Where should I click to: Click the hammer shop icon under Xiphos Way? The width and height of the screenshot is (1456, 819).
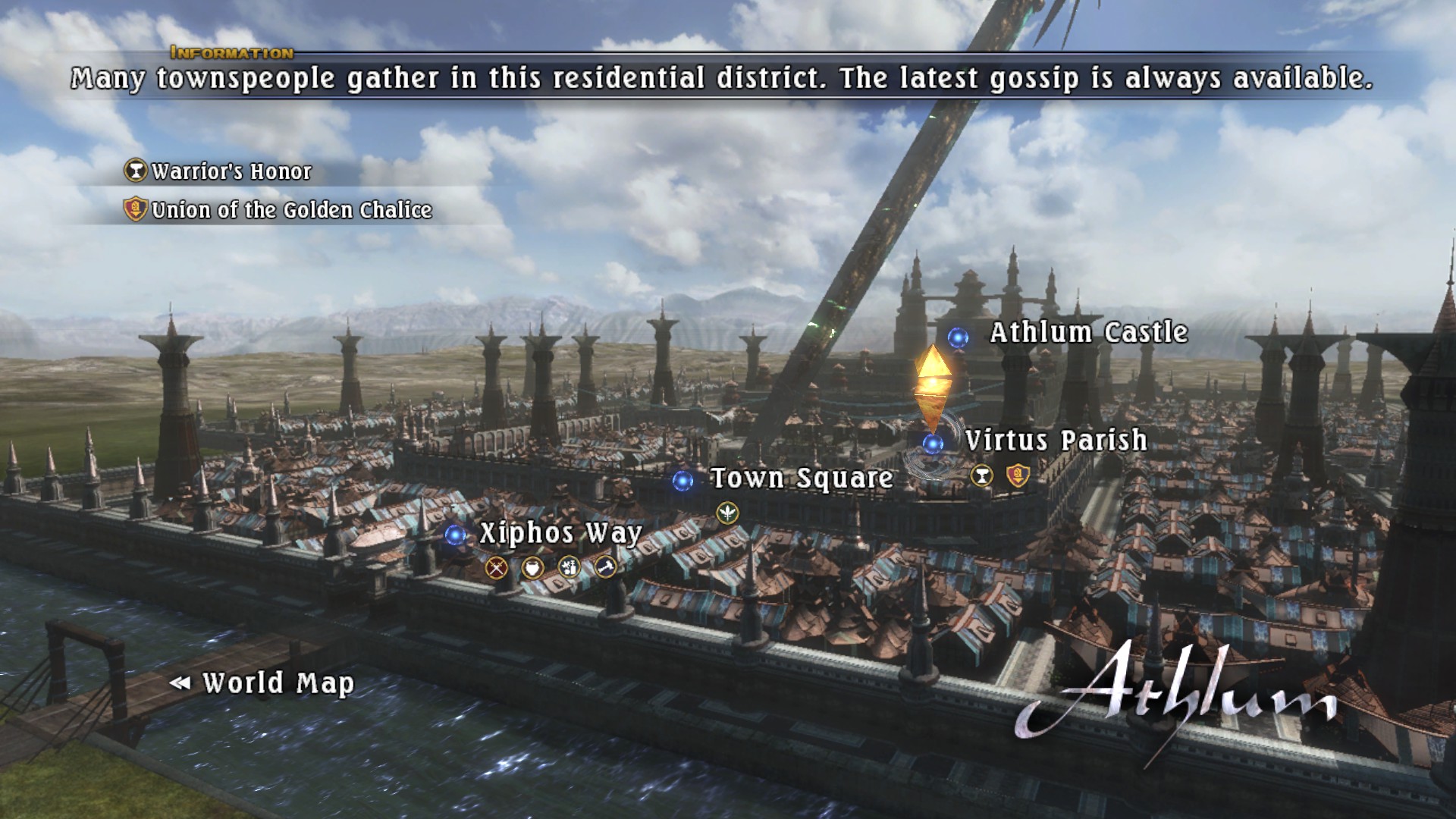point(605,566)
